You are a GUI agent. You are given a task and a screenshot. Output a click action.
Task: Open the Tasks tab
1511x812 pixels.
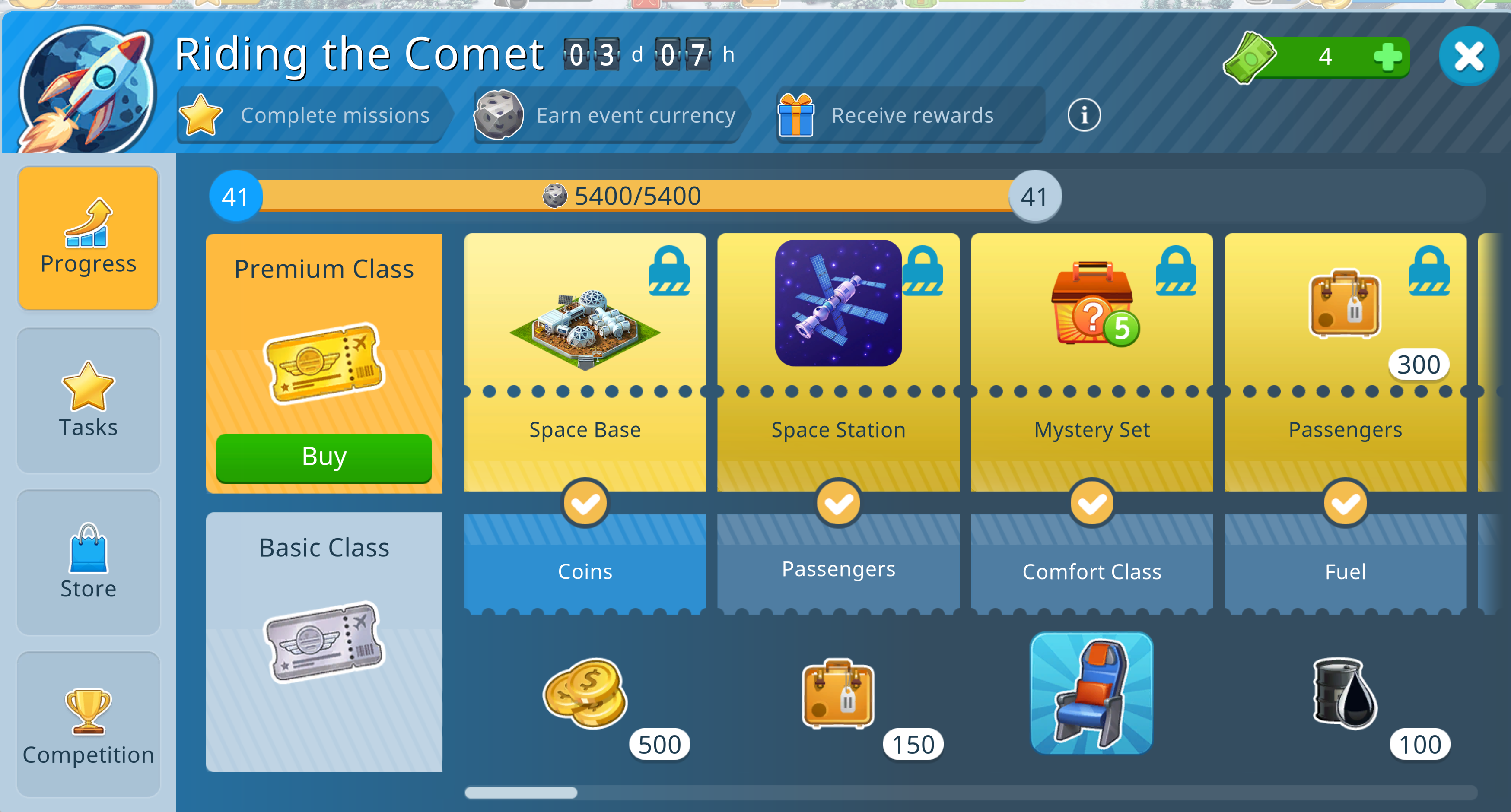[89, 400]
